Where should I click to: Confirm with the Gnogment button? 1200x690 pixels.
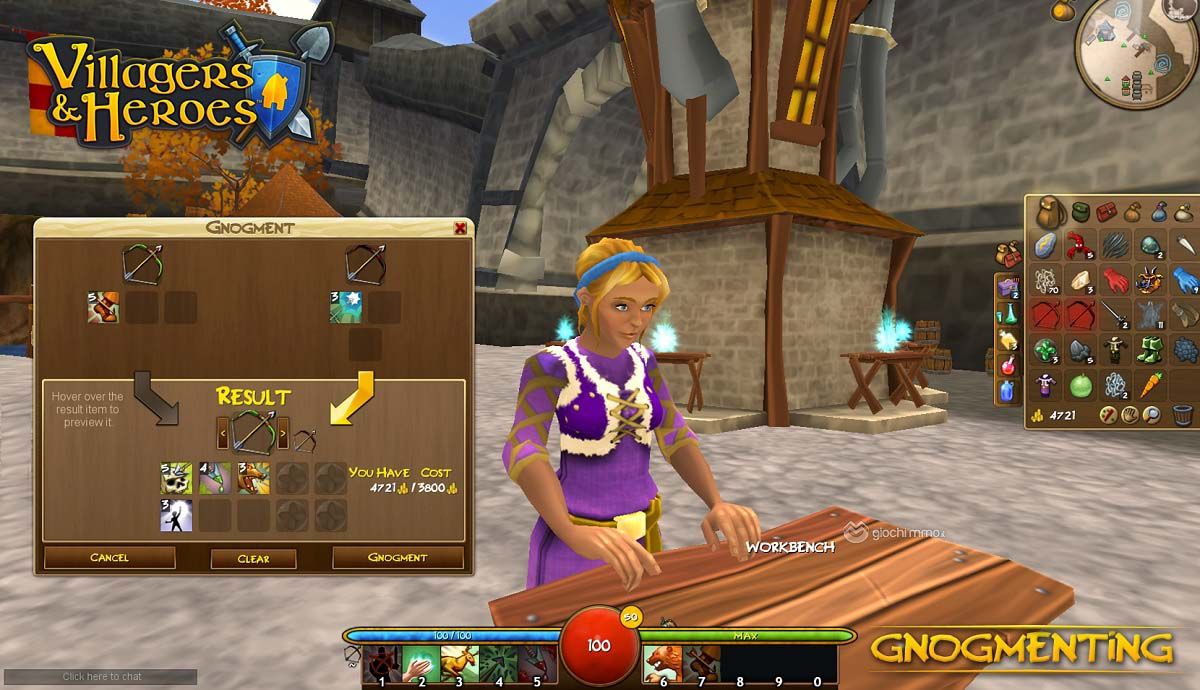pyautogui.click(x=397, y=558)
